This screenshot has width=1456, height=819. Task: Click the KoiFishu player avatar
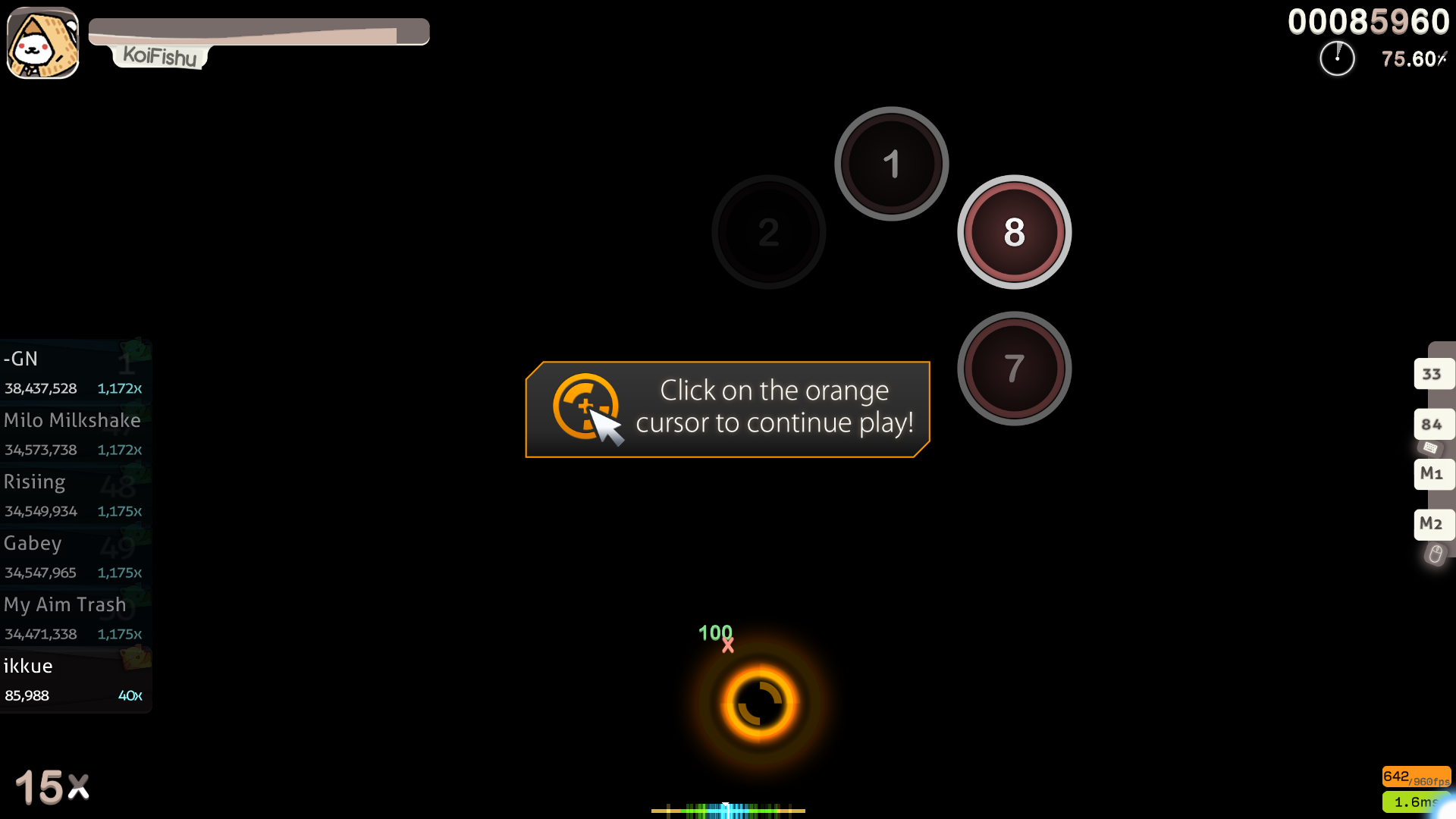[42, 42]
